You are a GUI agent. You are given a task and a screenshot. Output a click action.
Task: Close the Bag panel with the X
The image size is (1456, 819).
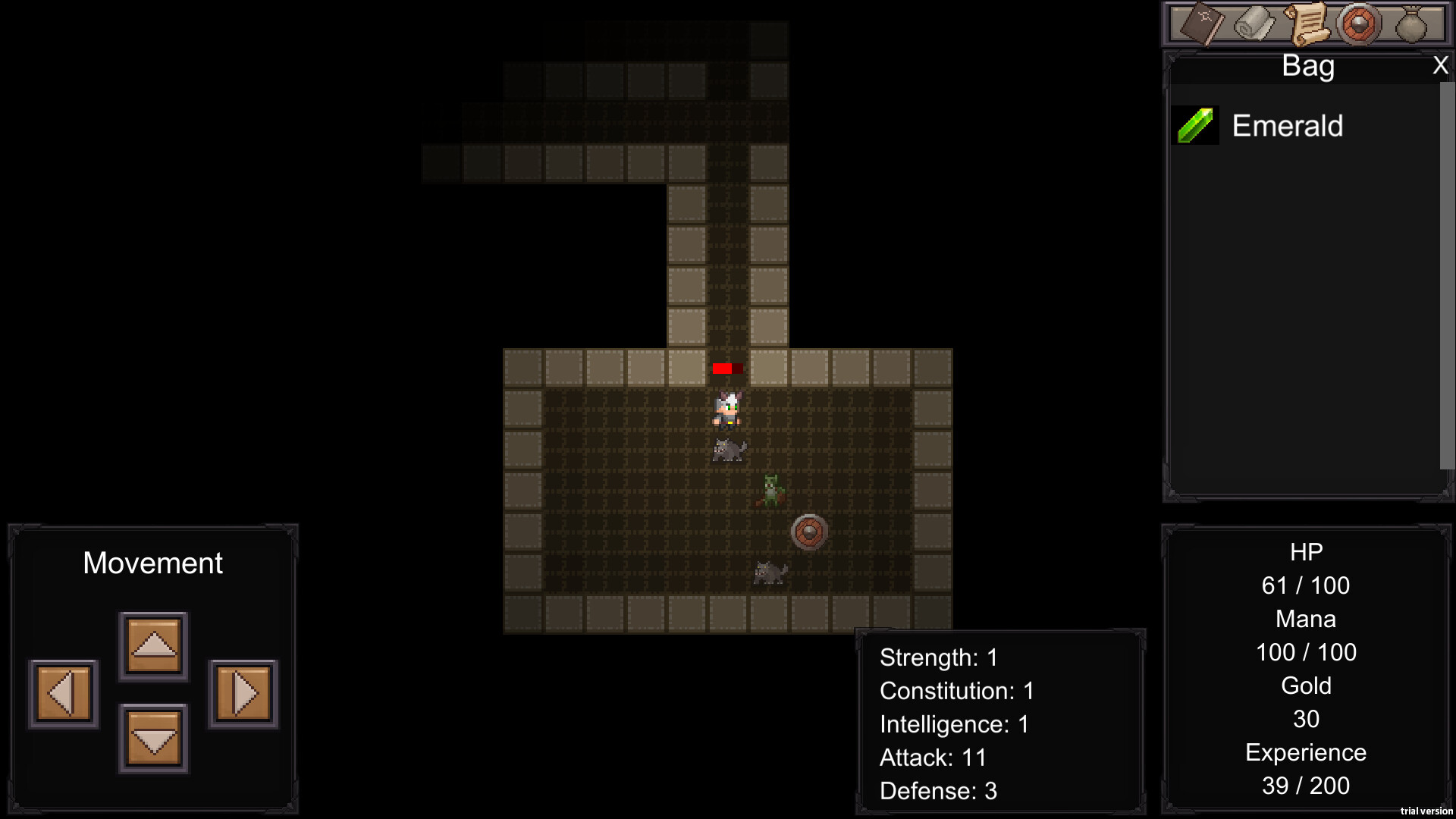[1440, 65]
